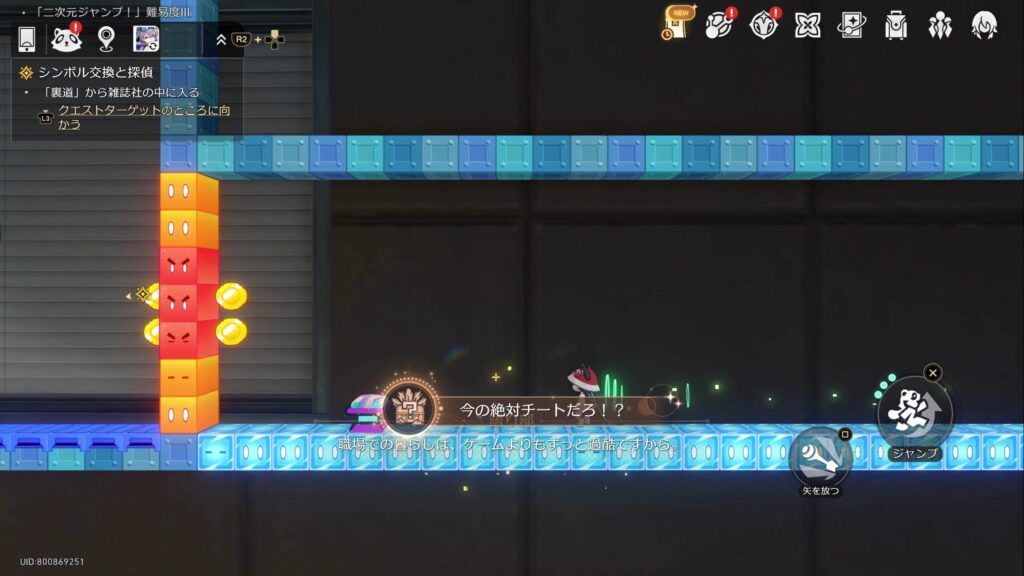This screenshot has height=576, width=1024.
Task: Open the character head icon
Action: pos(984,25)
